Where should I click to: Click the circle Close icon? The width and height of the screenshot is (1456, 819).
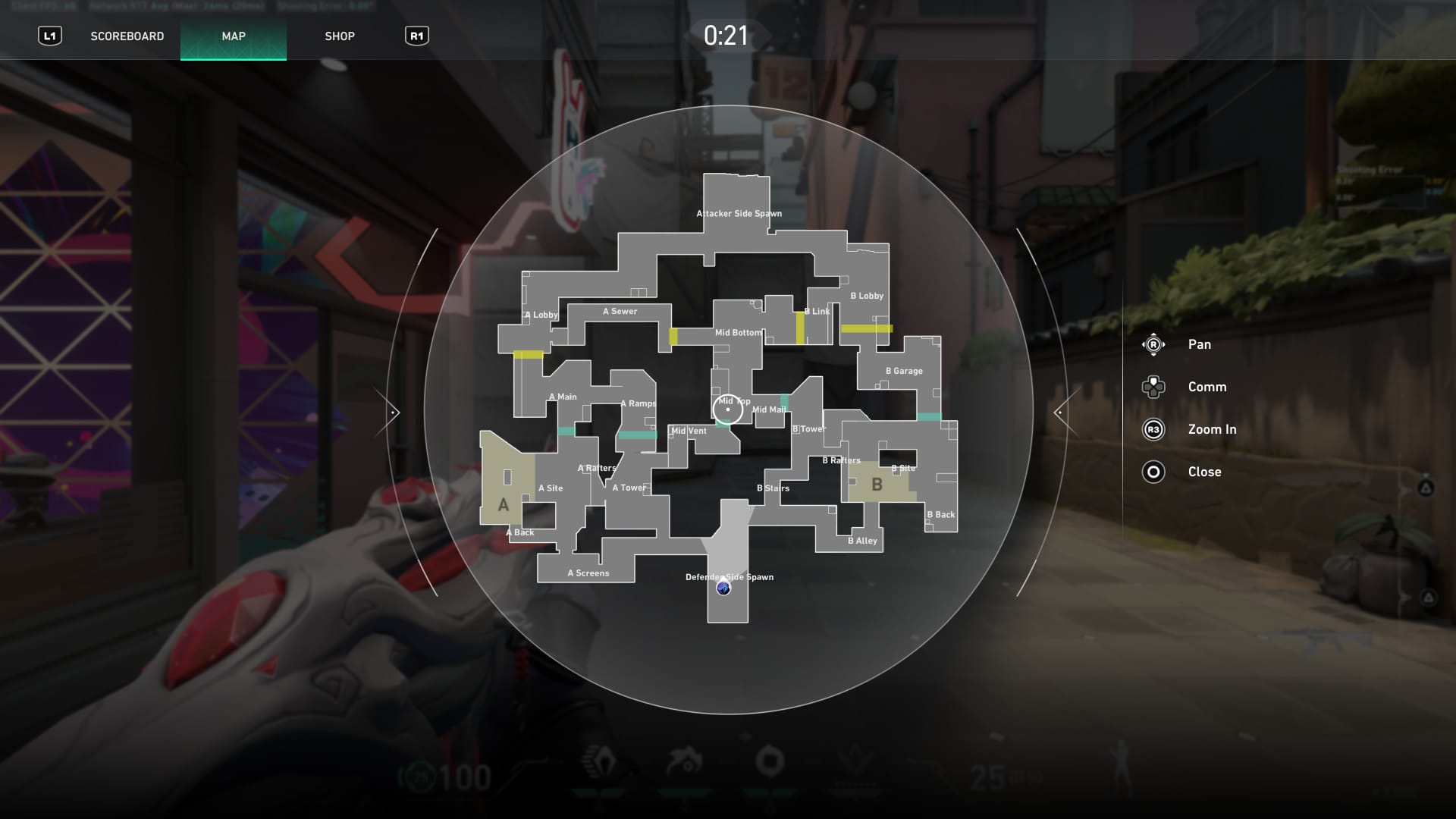click(x=1153, y=472)
